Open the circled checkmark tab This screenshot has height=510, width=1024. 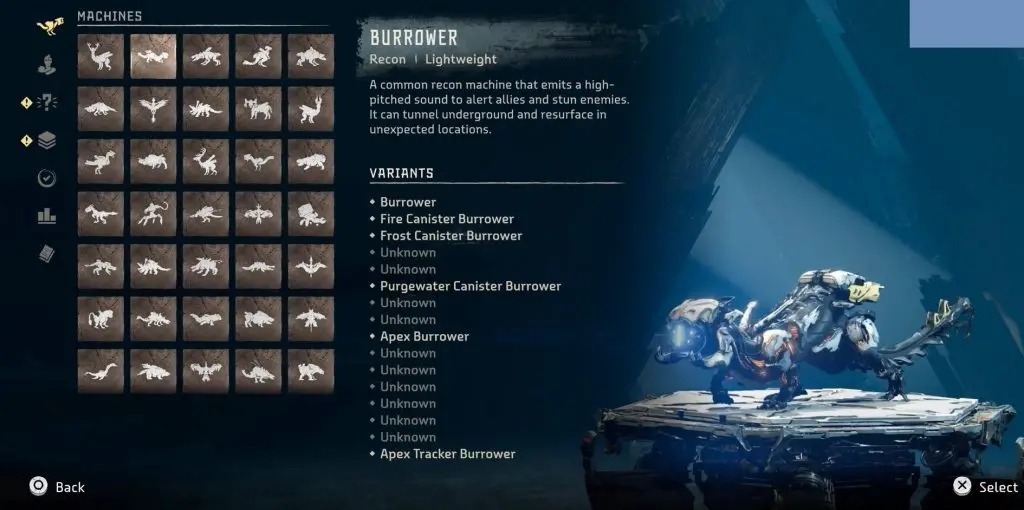pos(46,178)
